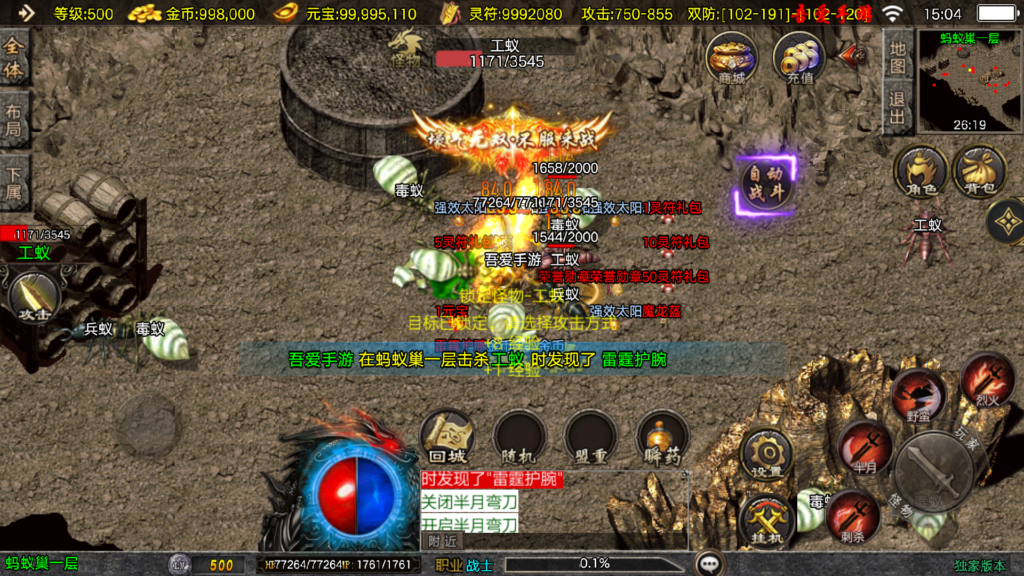Use the 半月 half-moon skill
The width and height of the screenshot is (1024, 576).
tap(865, 446)
